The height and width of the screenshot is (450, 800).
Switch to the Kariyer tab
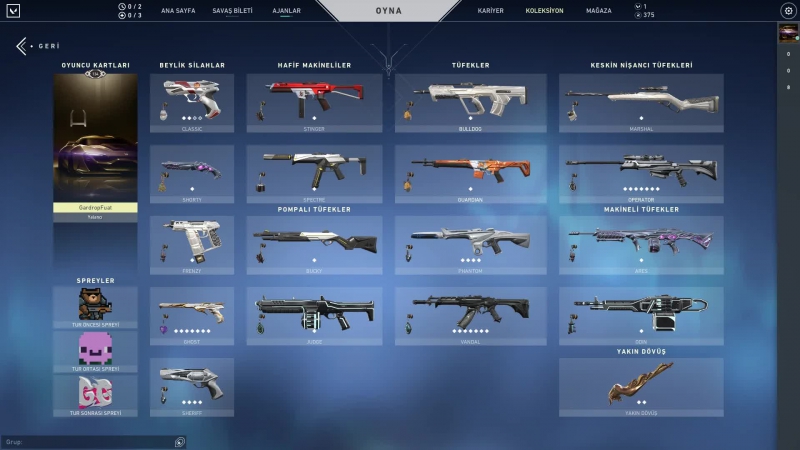[491, 10]
